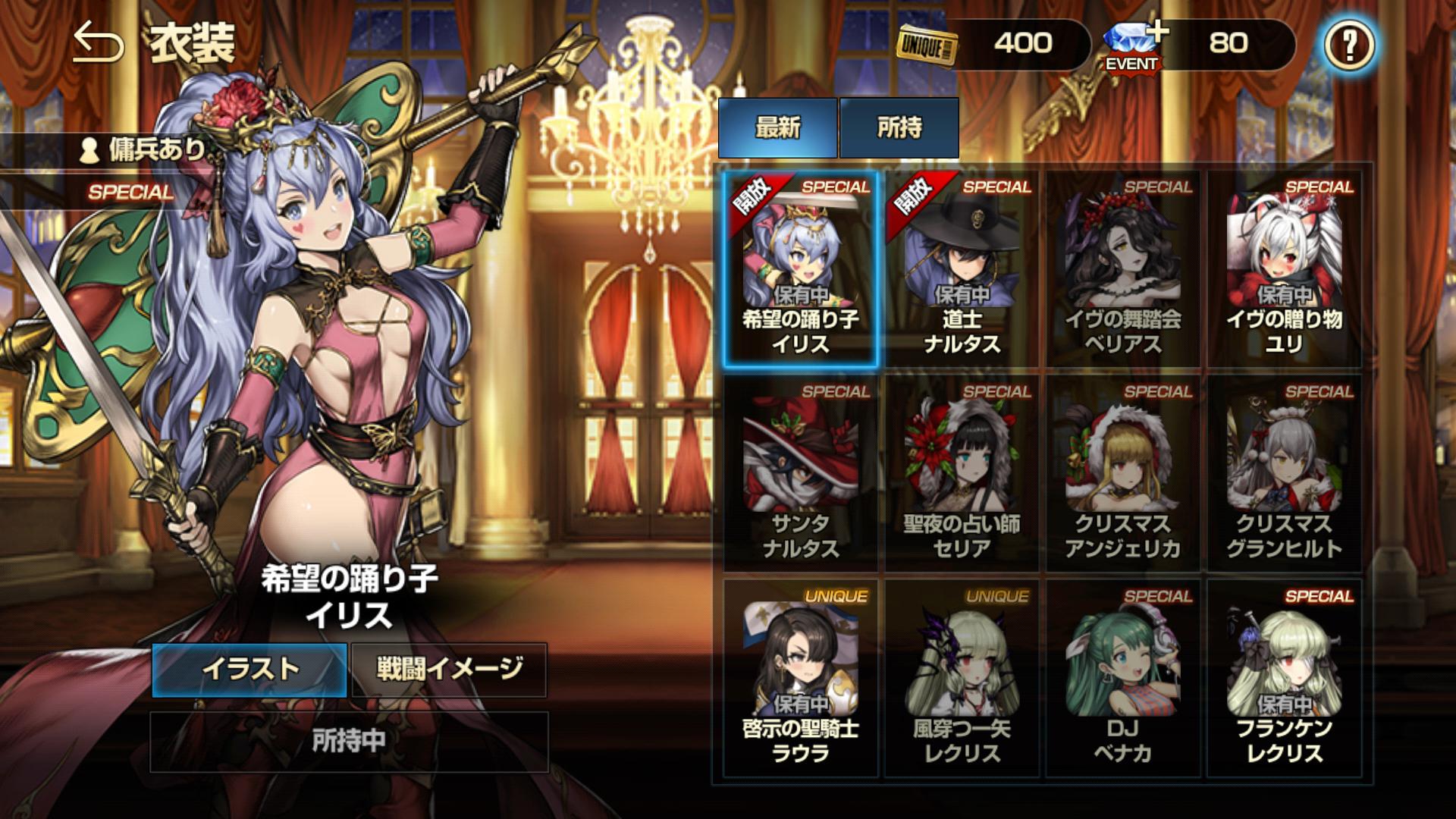
Task: Select 聖夜の占い師 セリア costume
Action: (962, 474)
